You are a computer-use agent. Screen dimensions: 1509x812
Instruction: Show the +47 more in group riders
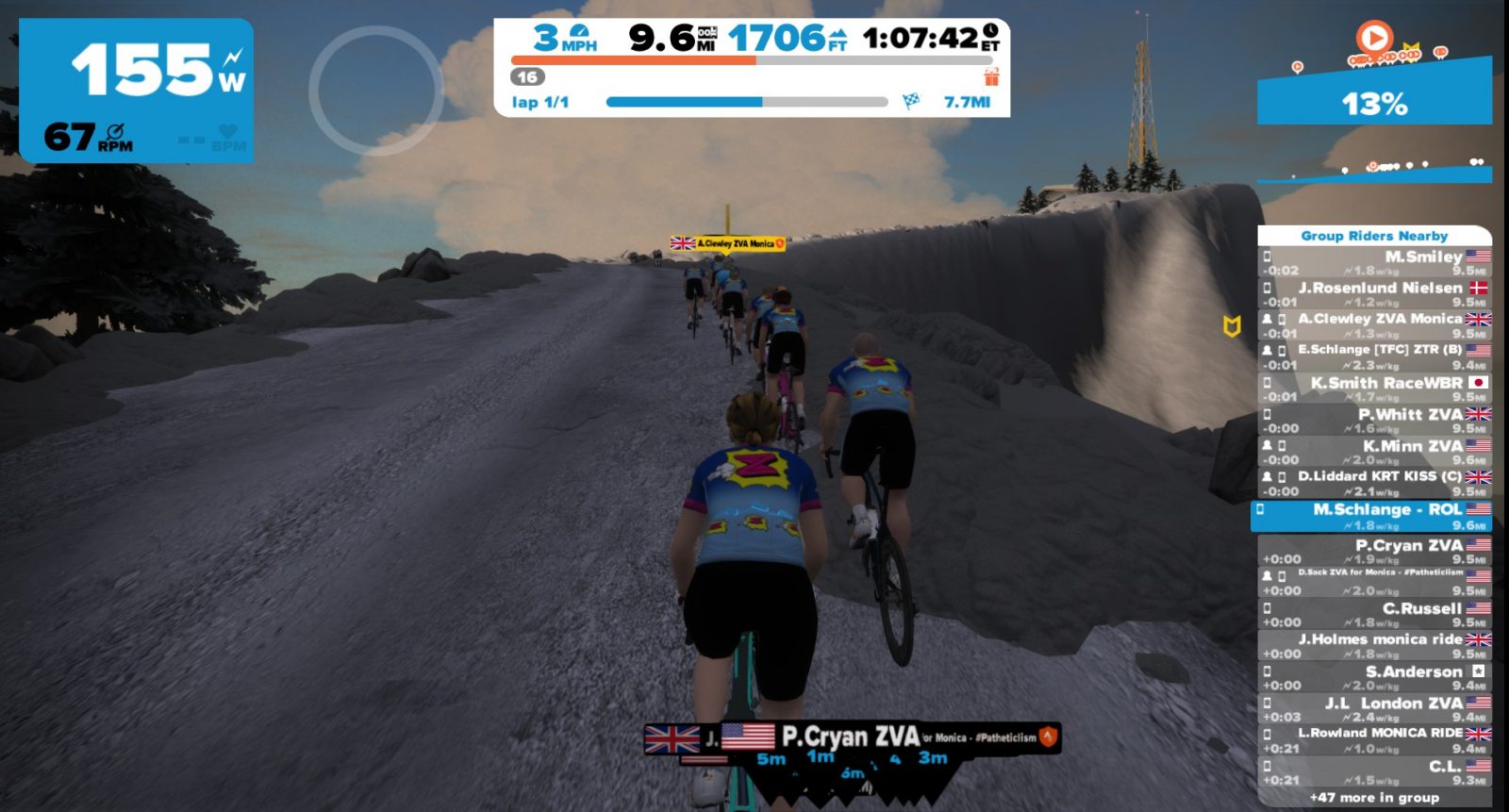point(1375,798)
